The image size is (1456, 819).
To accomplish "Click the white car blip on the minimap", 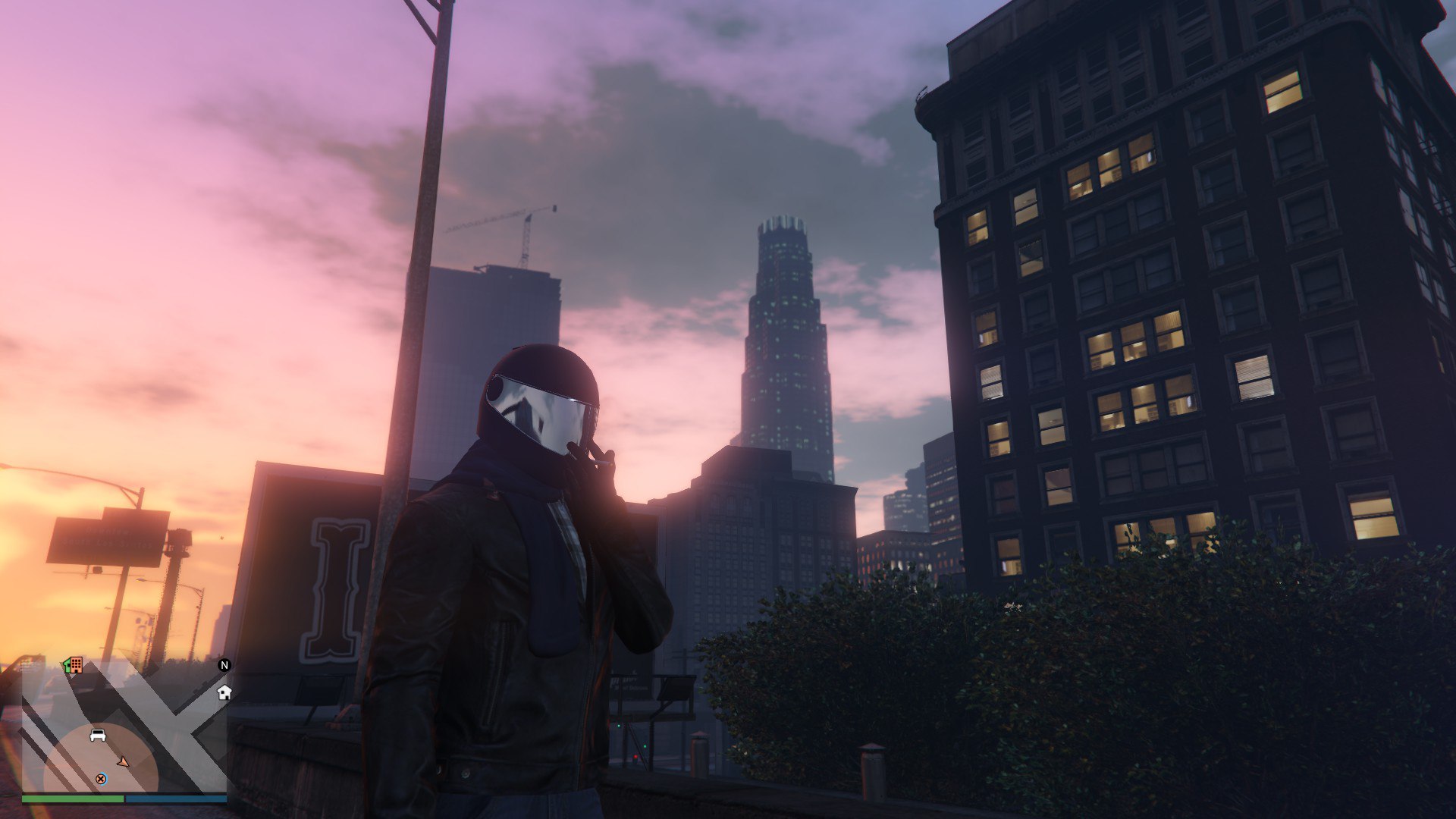I will pyautogui.click(x=98, y=735).
